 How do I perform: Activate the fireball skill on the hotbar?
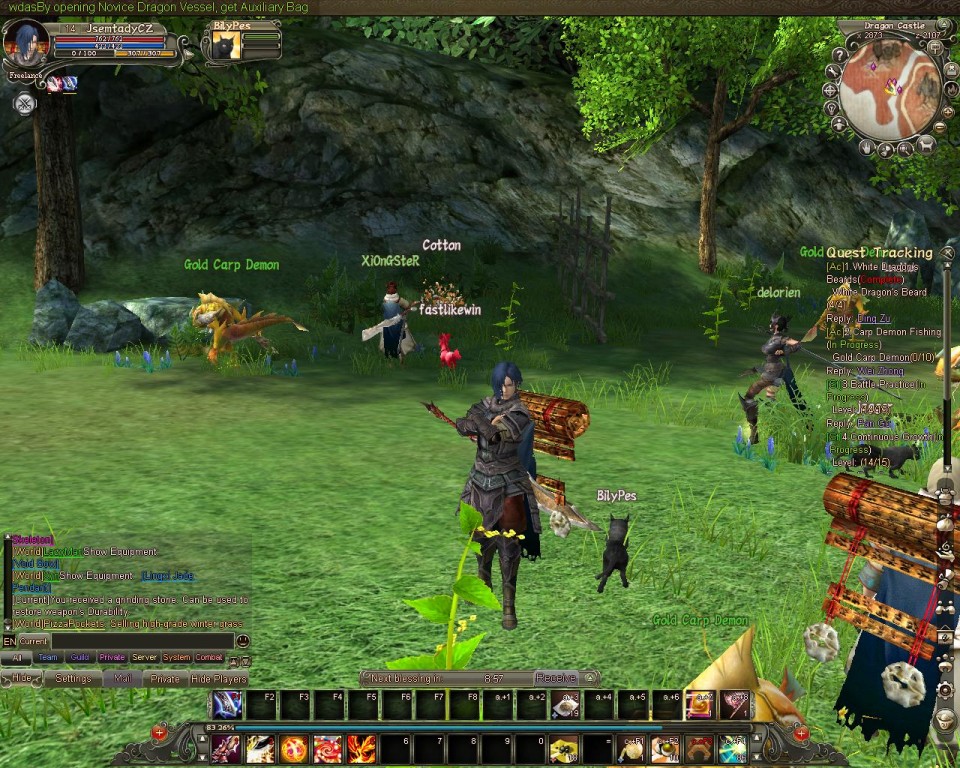pos(294,748)
